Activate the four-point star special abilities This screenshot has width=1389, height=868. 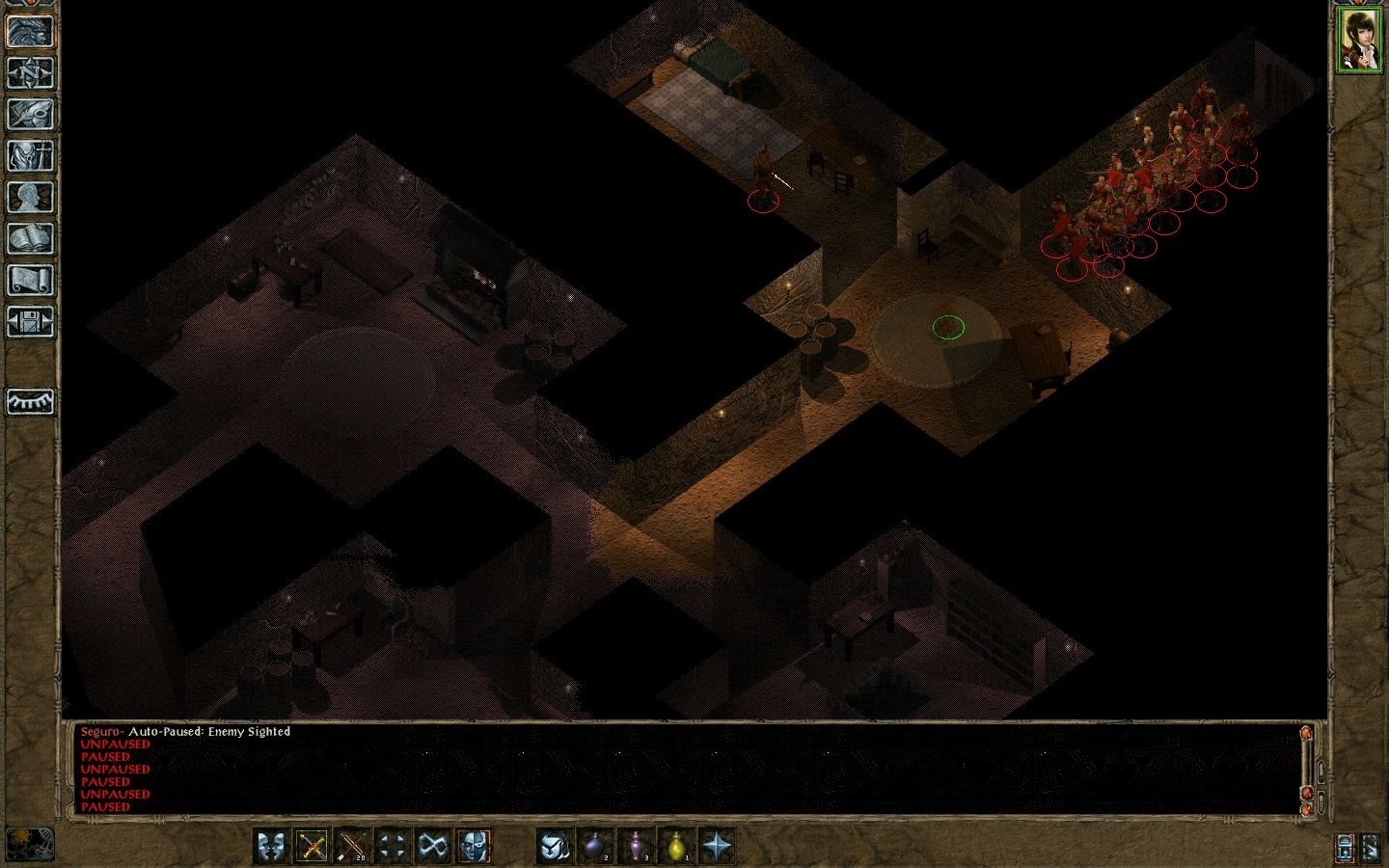pyautogui.click(x=717, y=846)
